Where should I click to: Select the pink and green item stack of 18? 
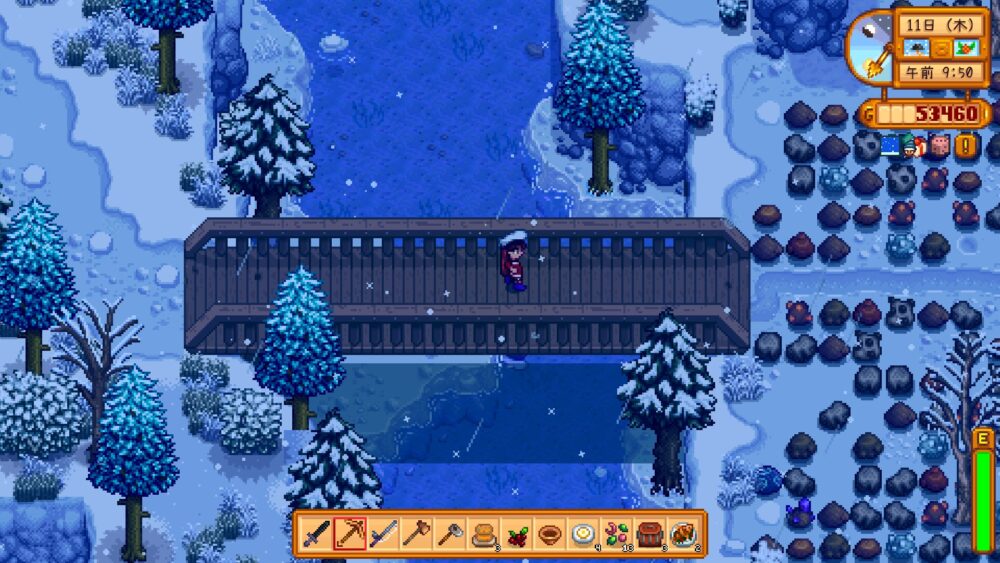point(616,534)
